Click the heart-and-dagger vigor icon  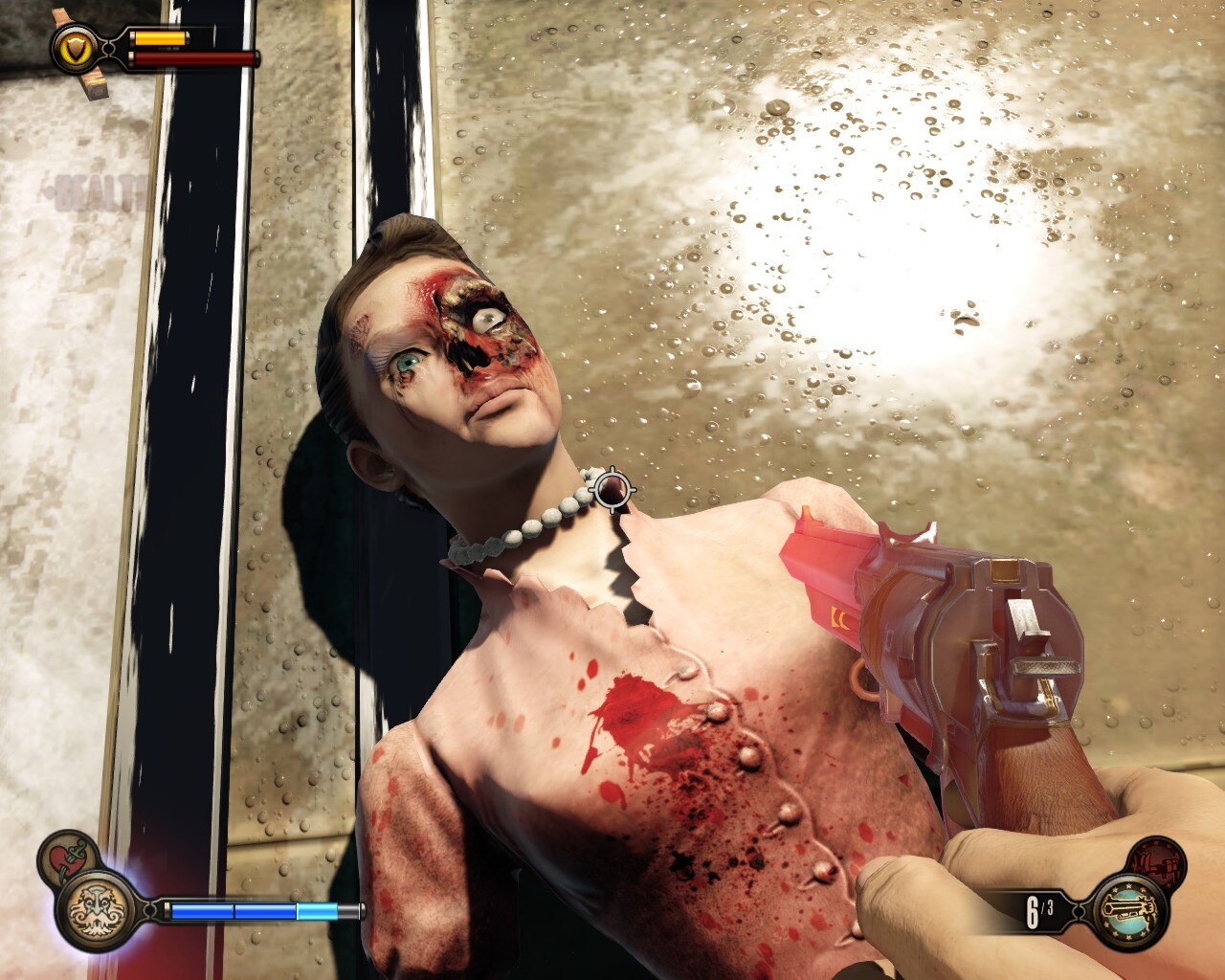[64, 855]
